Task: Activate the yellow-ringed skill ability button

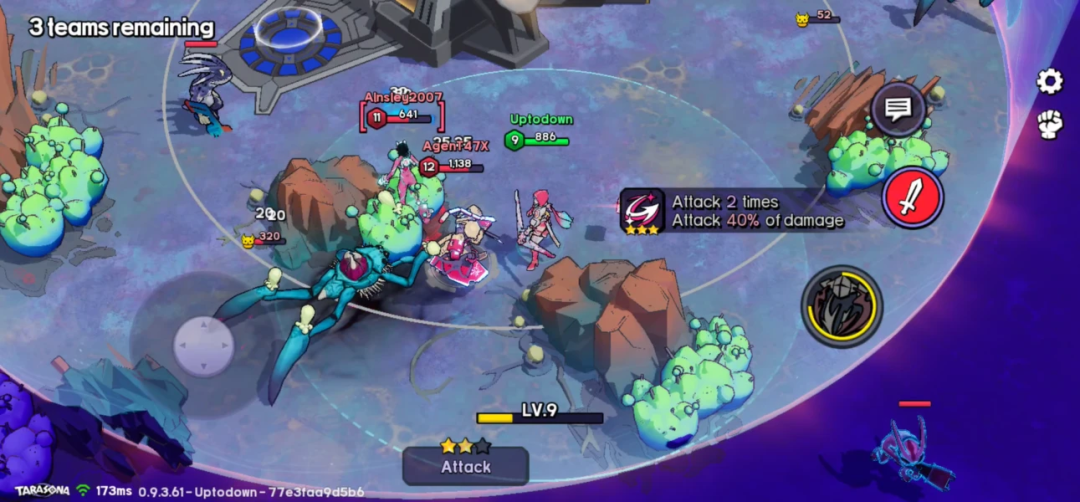Action: pos(842,306)
